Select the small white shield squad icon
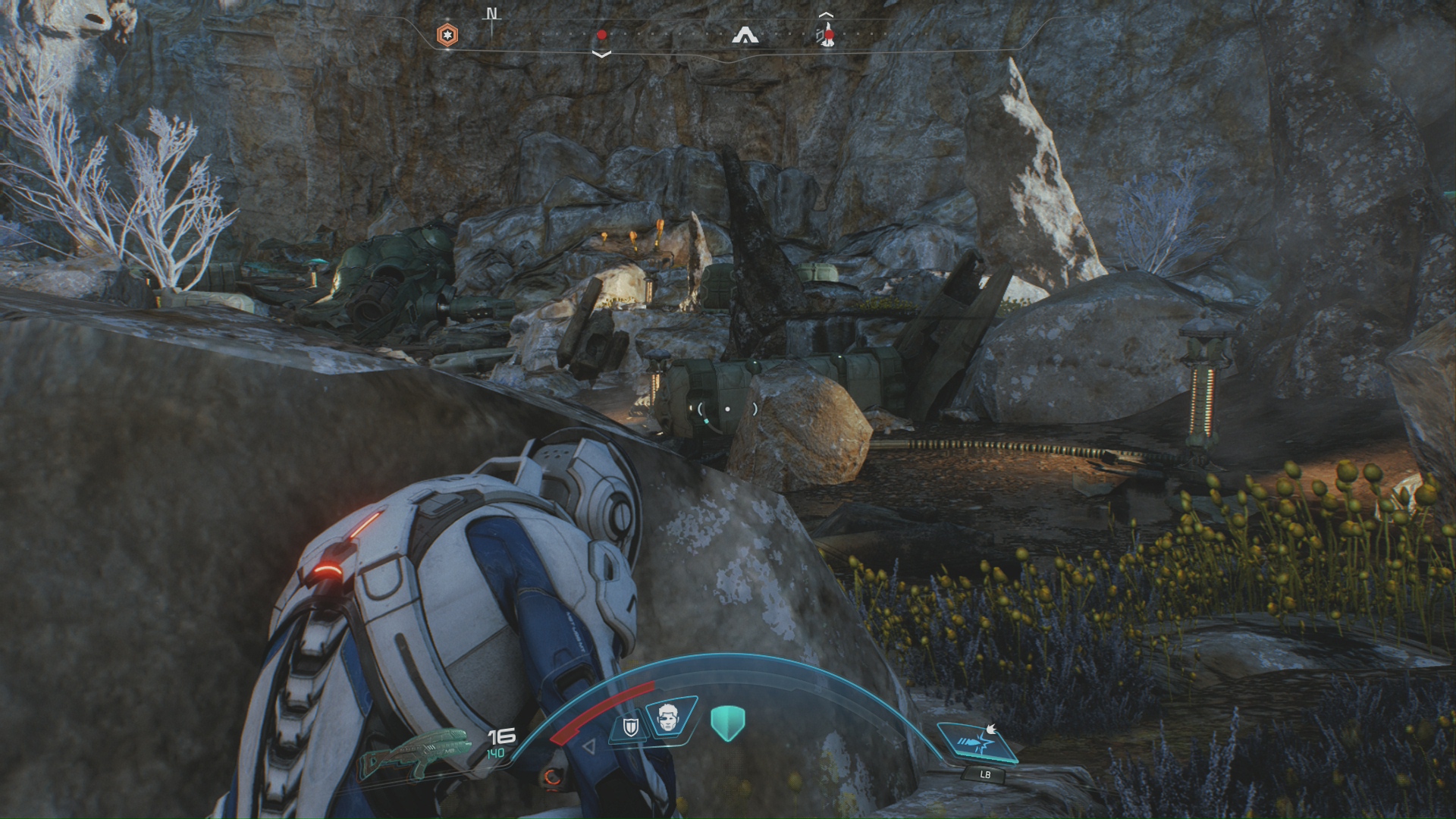The height and width of the screenshot is (819, 1456). coord(629,728)
